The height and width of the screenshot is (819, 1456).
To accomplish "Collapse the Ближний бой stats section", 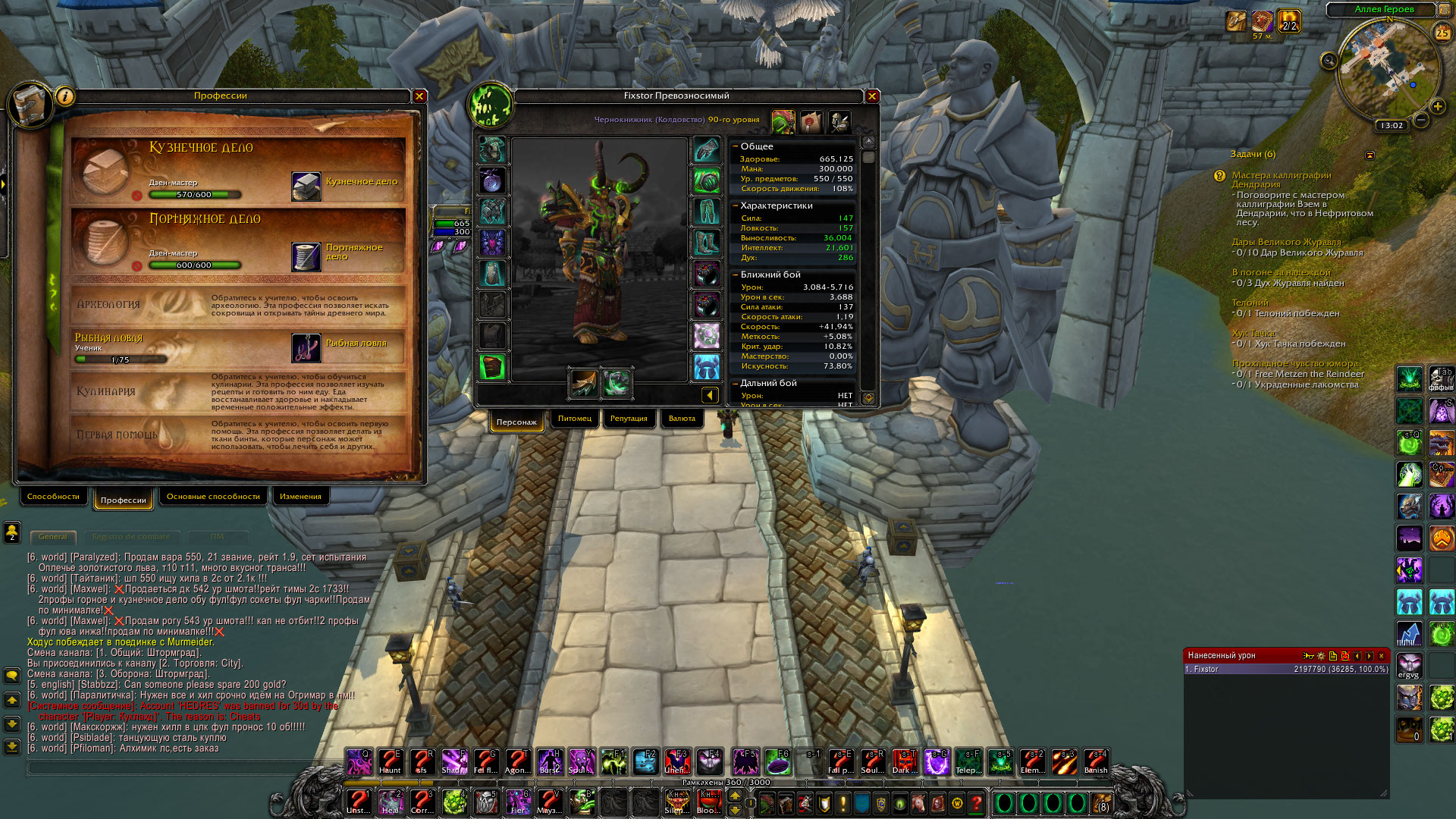I will pyautogui.click(x=735, y=275).
